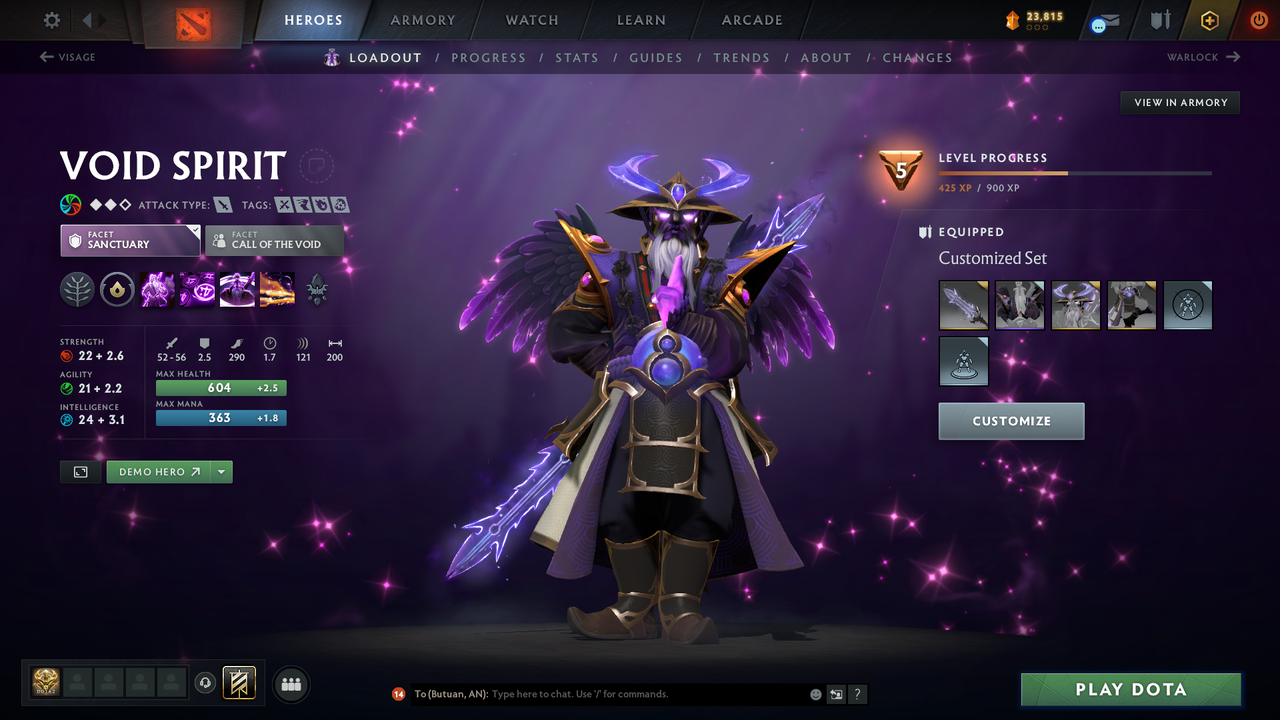Screen dimensions: 1280x720
Task: Switch to the STATS tab
Action: click(577, 57)
